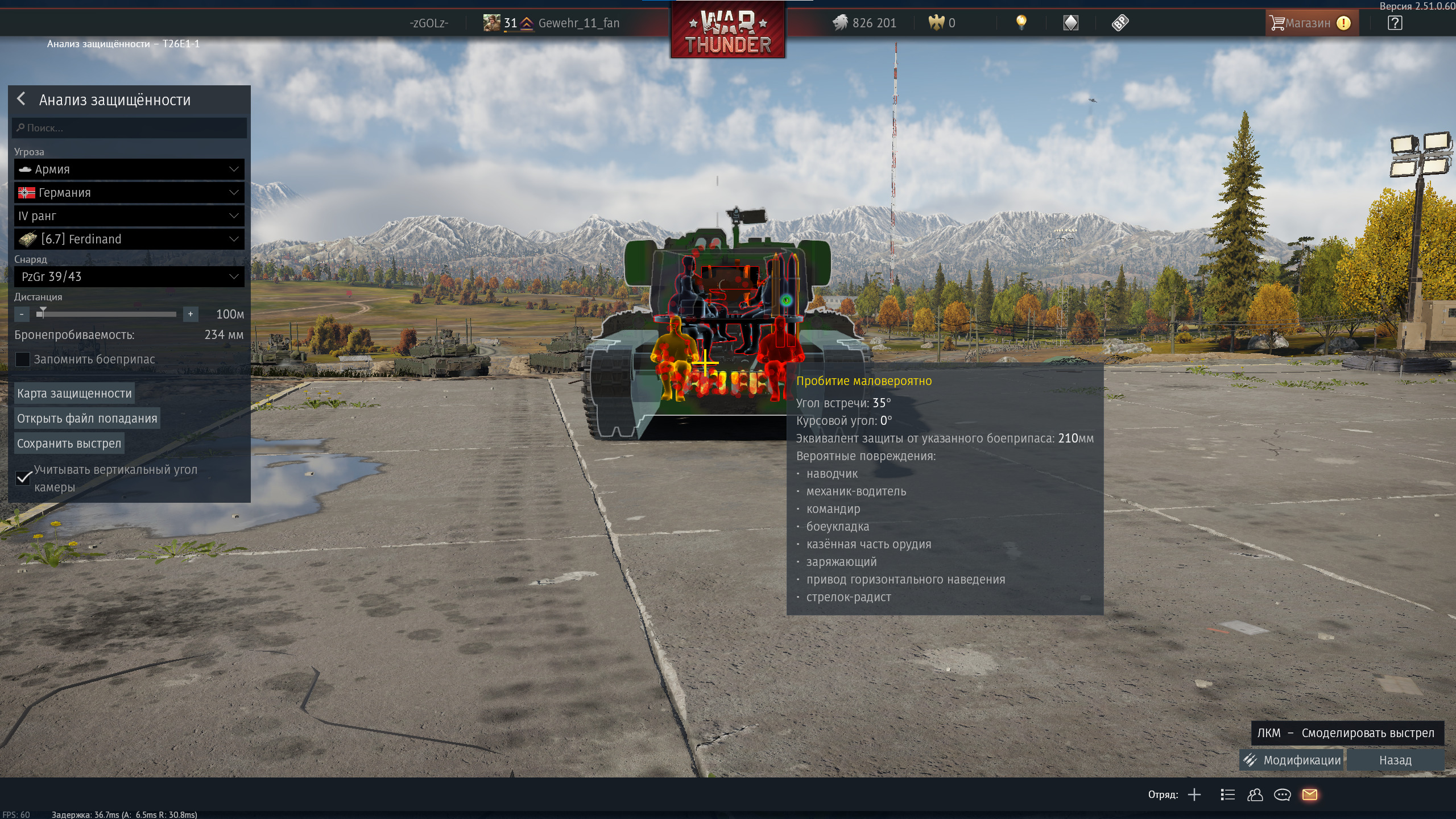This screenshot has height=819, width=1456.
Task: Open the PzGr 39/43 shell dropdown
Action: pos(129,277)
